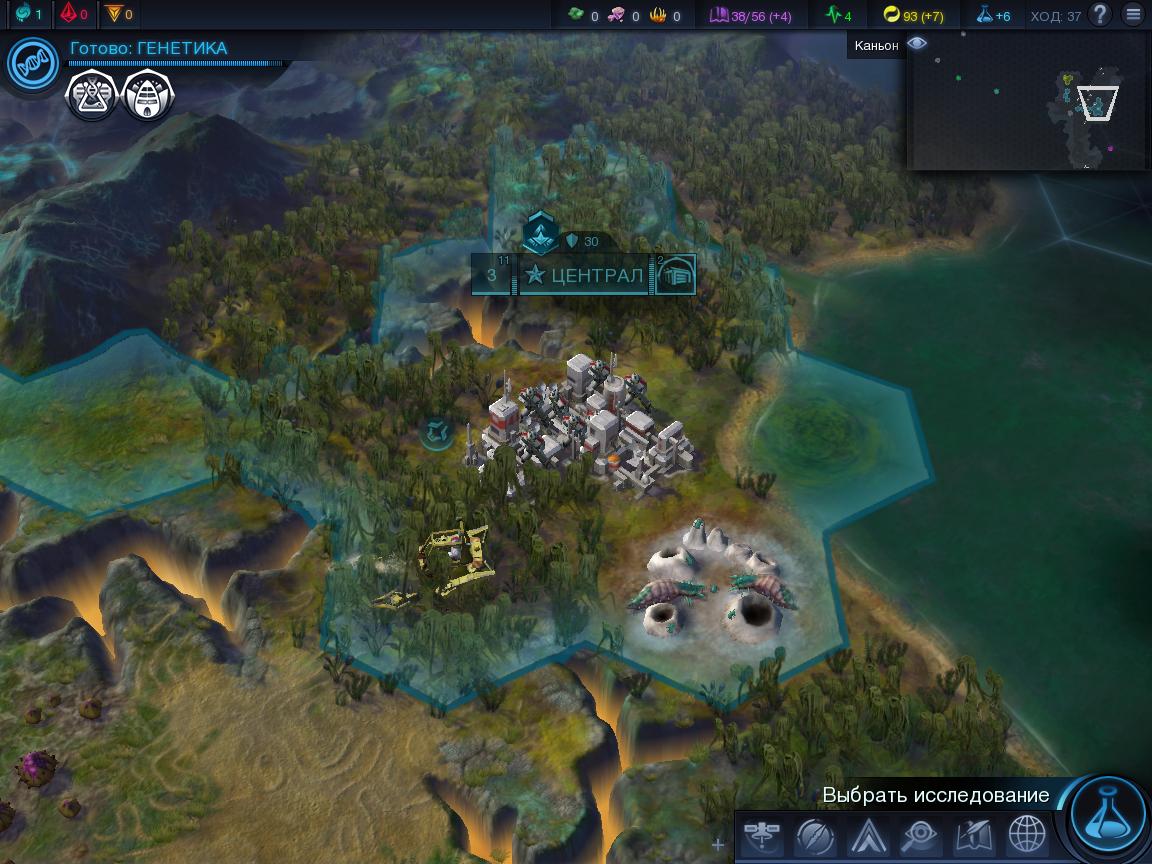The image size is (1152, 864).
Task: Show the virtues chevron panel
Action: pos(866,835)
